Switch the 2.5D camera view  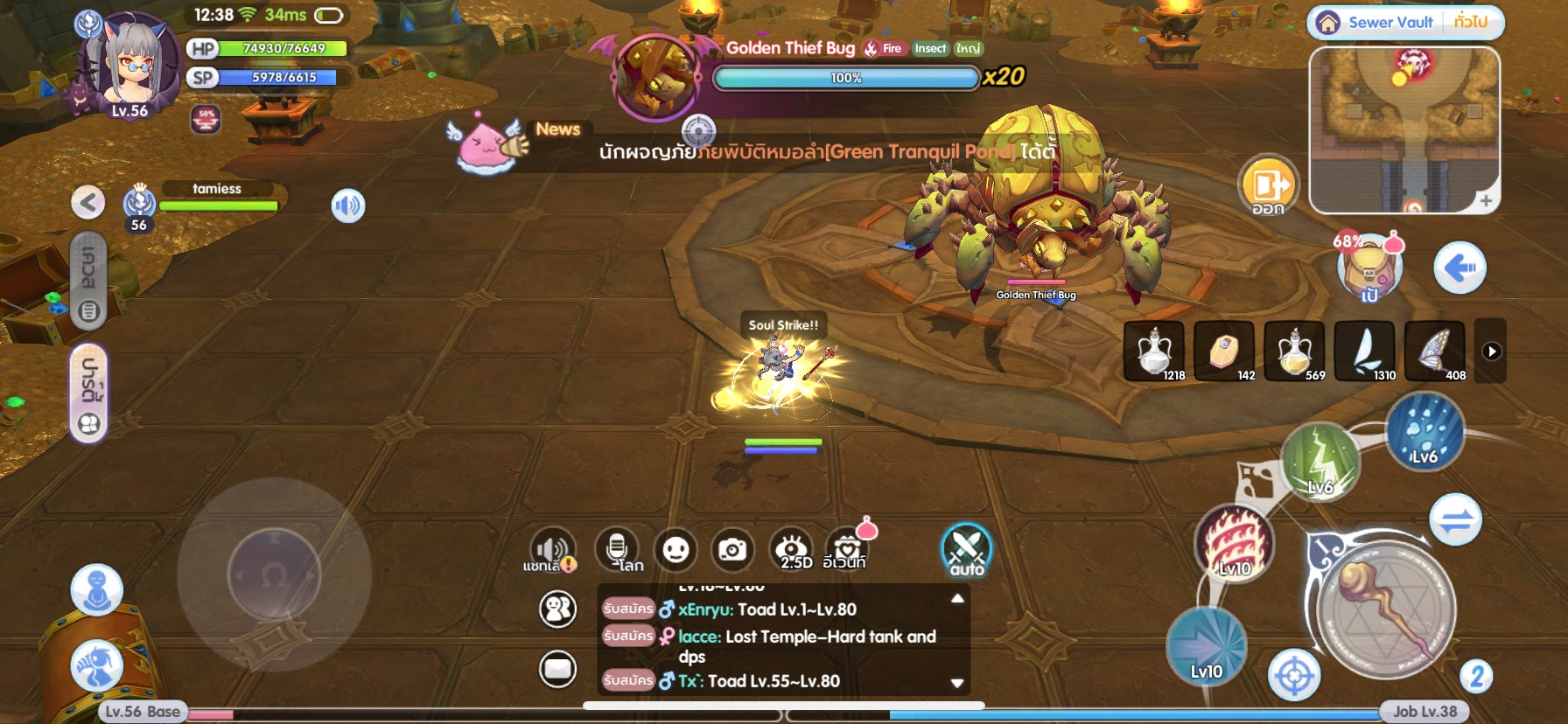click(793, 550)
